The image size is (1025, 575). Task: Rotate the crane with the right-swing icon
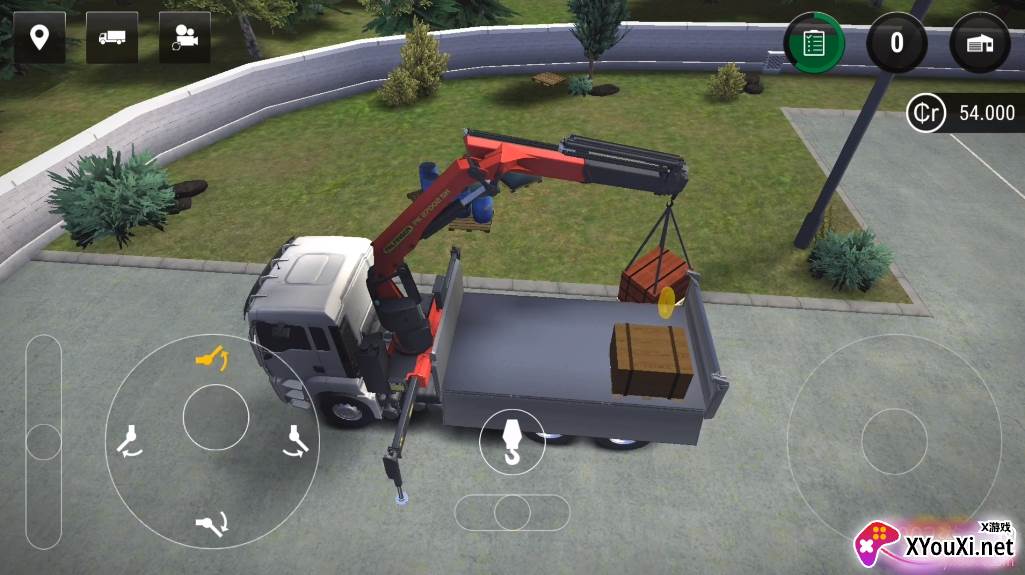tap(294, 439)
